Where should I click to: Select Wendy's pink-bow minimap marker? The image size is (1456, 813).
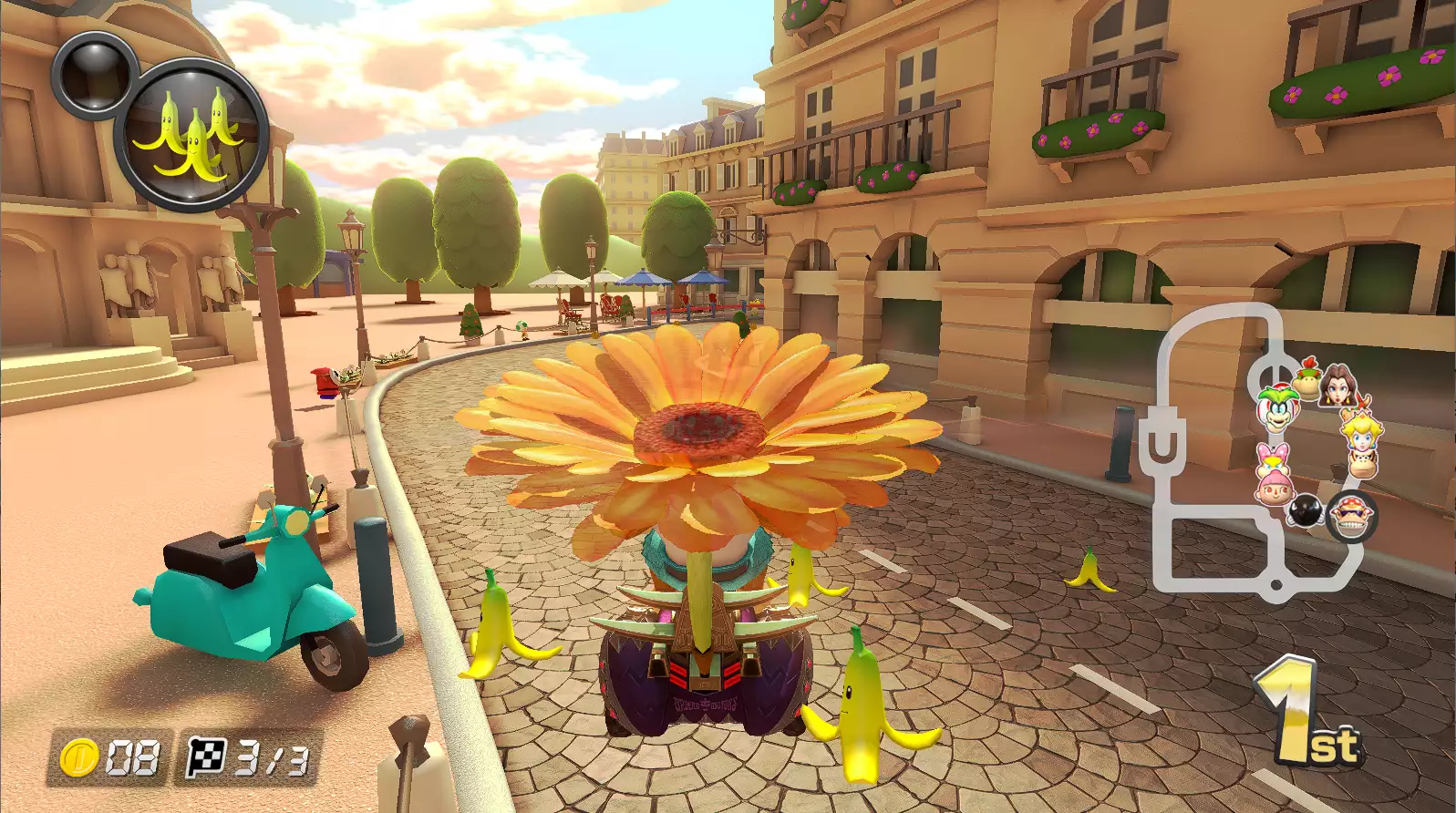pos(1271,458)
